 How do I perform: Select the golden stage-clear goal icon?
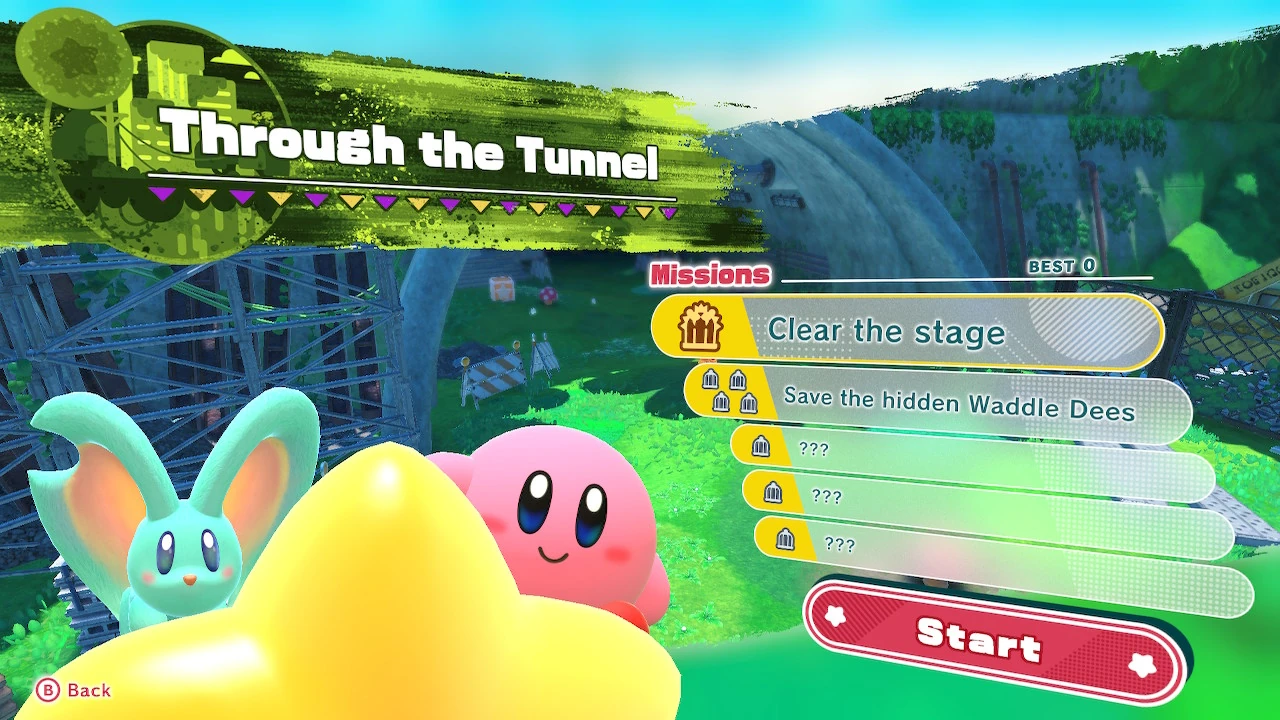click(704, 328)
